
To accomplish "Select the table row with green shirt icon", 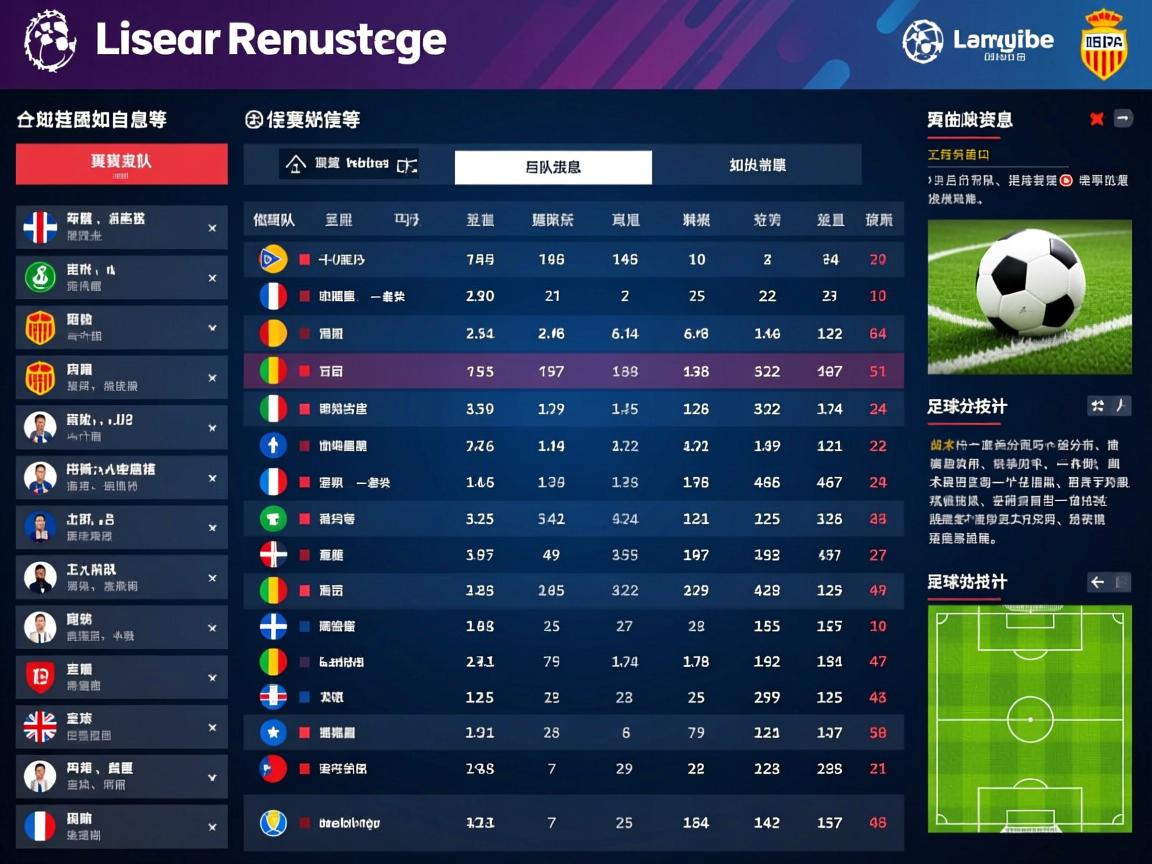I will 573,518.
